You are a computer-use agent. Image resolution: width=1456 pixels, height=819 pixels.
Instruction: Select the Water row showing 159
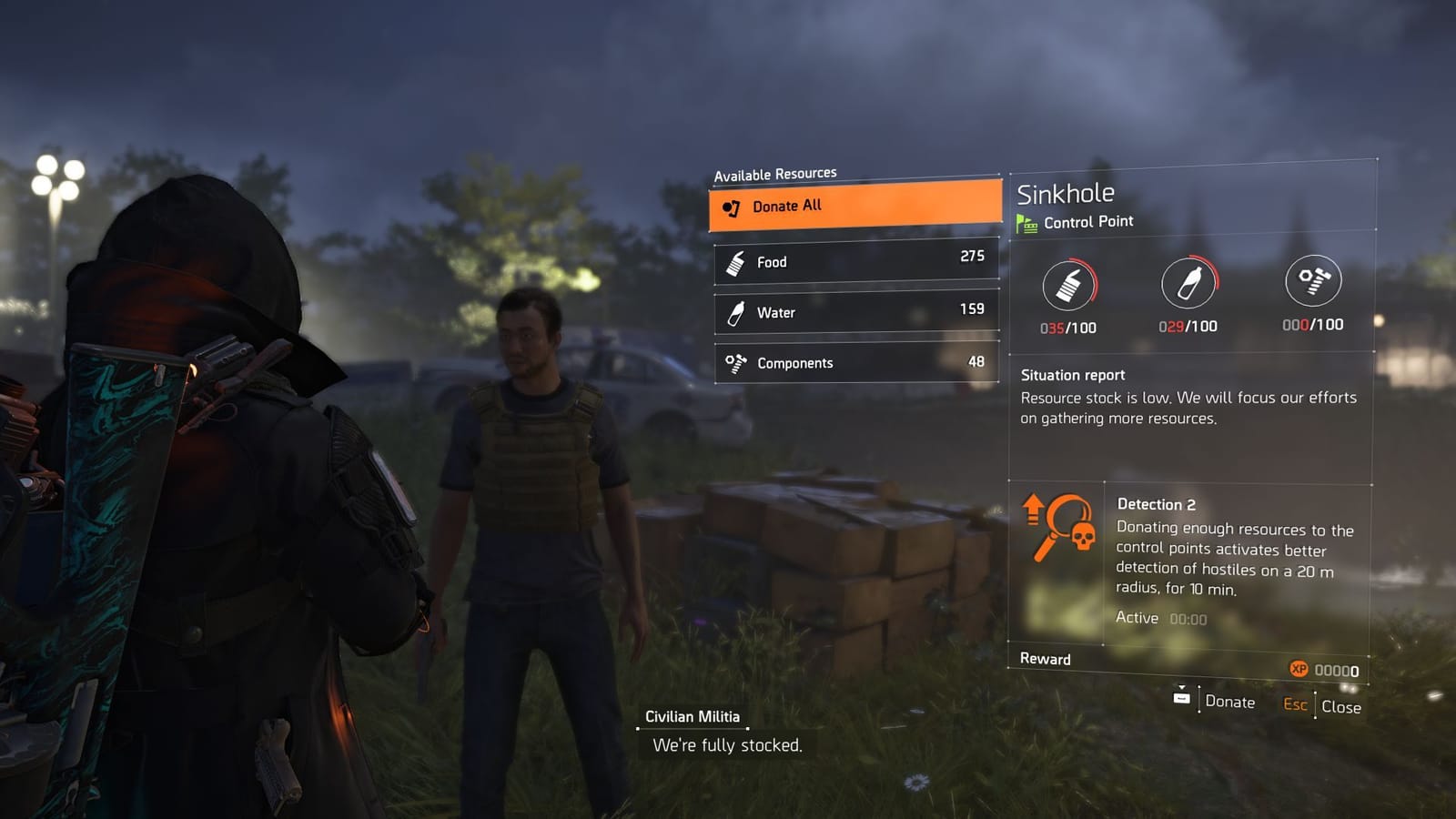(855, 312)
